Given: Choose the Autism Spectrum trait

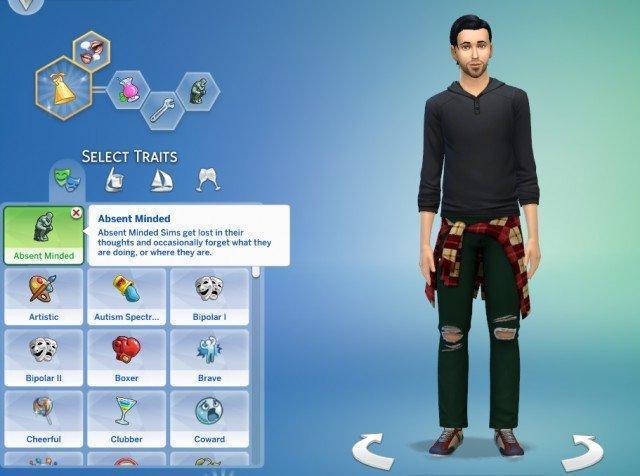Looking at the screenshot, I should click(126, 297).
